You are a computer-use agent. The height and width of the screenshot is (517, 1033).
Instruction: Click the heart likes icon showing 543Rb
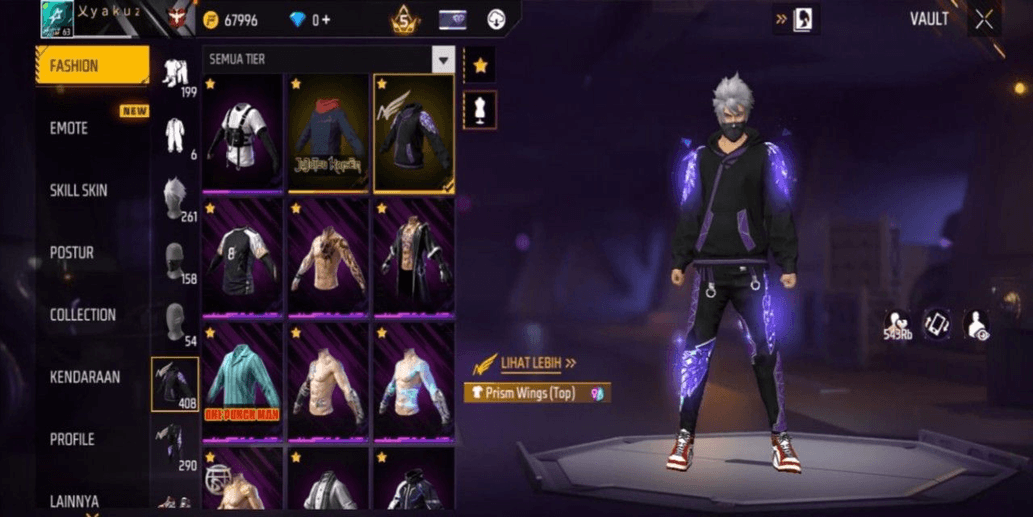pyautogui.click(x=897, y=324)
